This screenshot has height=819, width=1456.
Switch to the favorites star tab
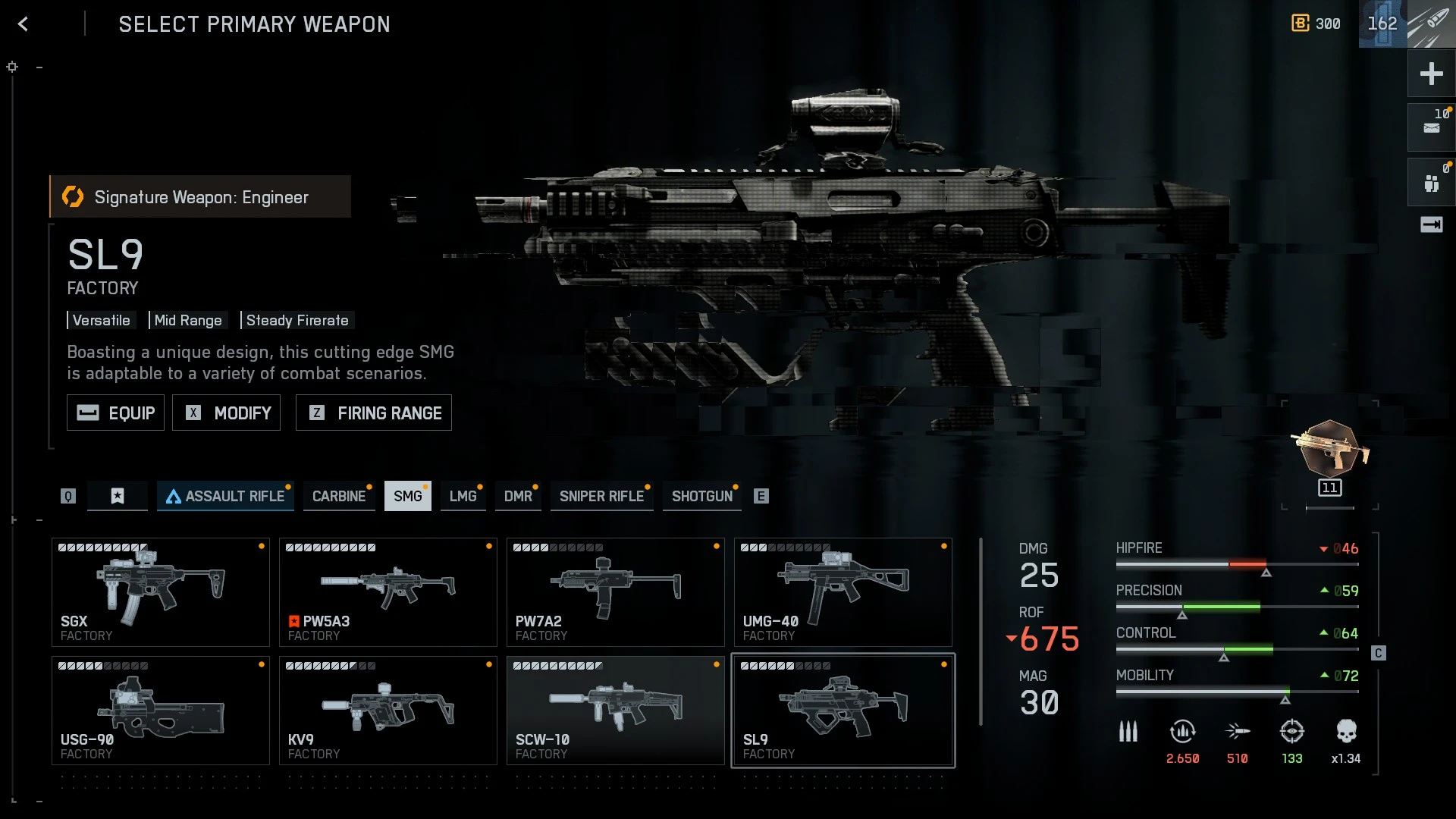118,496
